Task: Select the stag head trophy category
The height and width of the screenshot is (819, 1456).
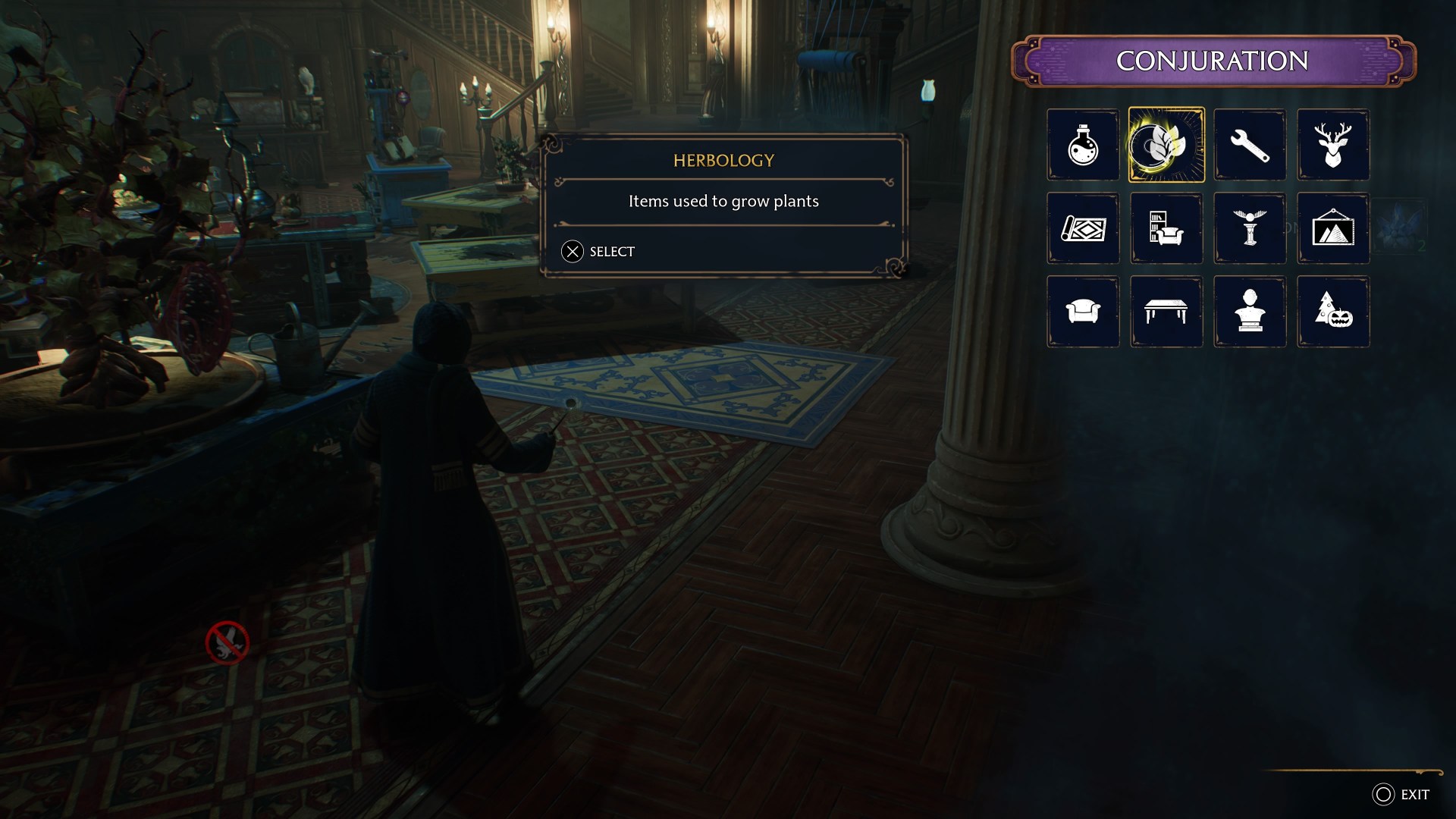Action: (1333, 145)
